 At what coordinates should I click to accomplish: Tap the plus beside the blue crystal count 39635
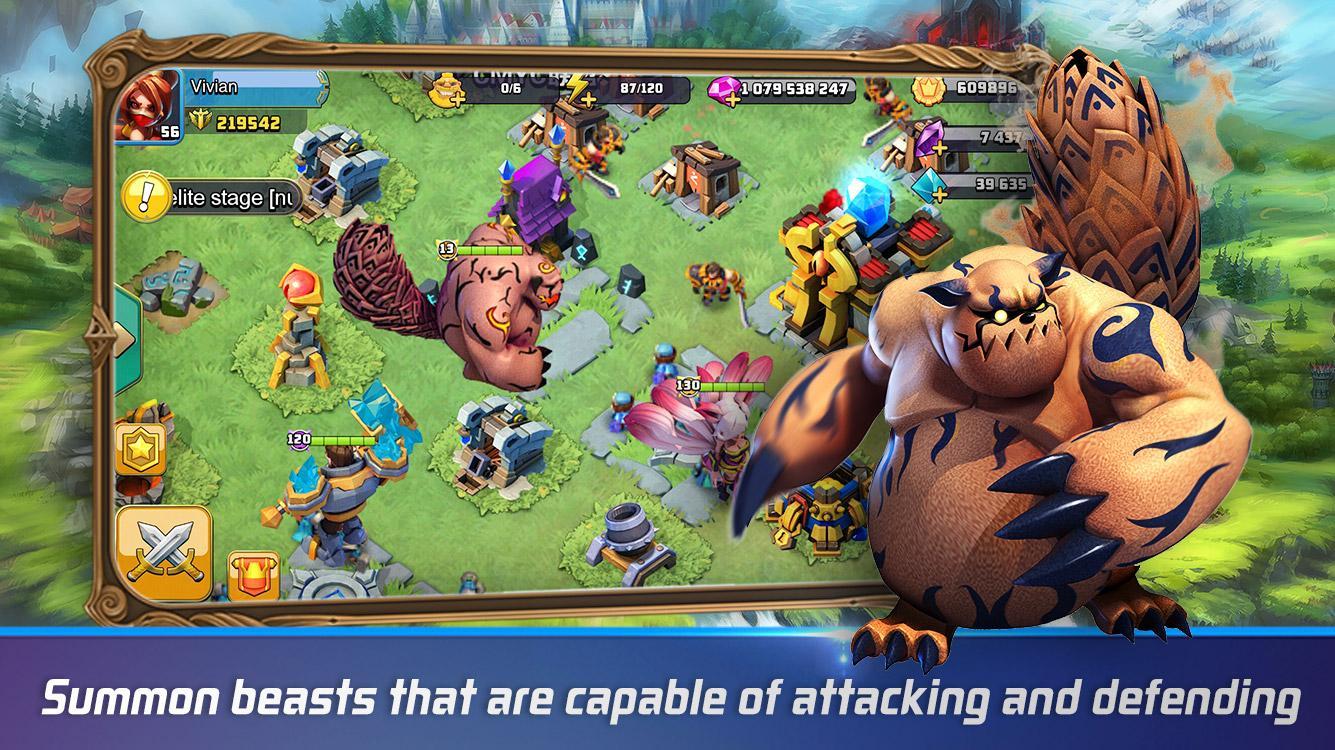(x=939, y=193)
